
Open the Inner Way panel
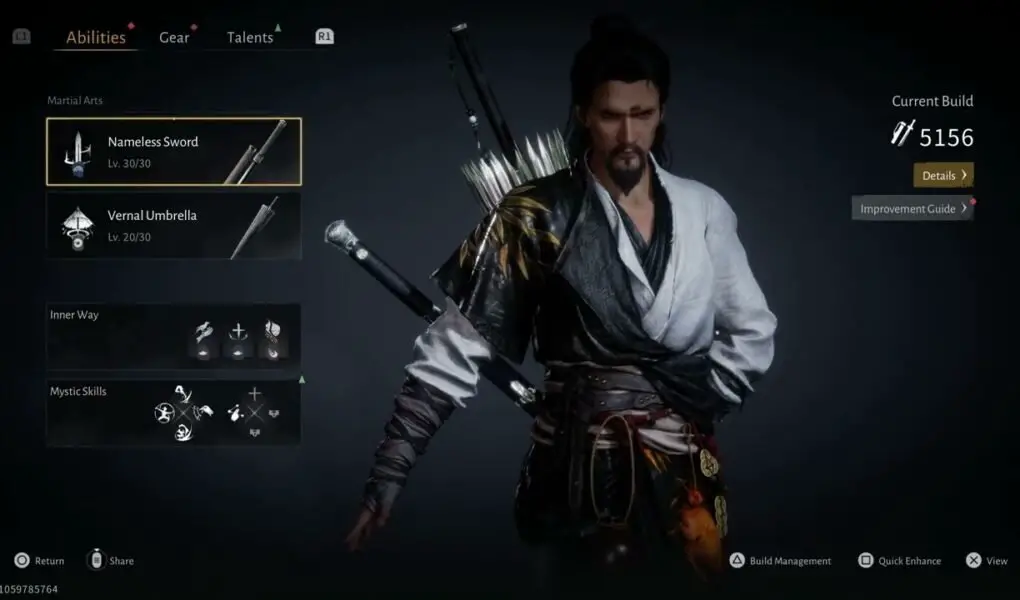[x=173, y=335]
